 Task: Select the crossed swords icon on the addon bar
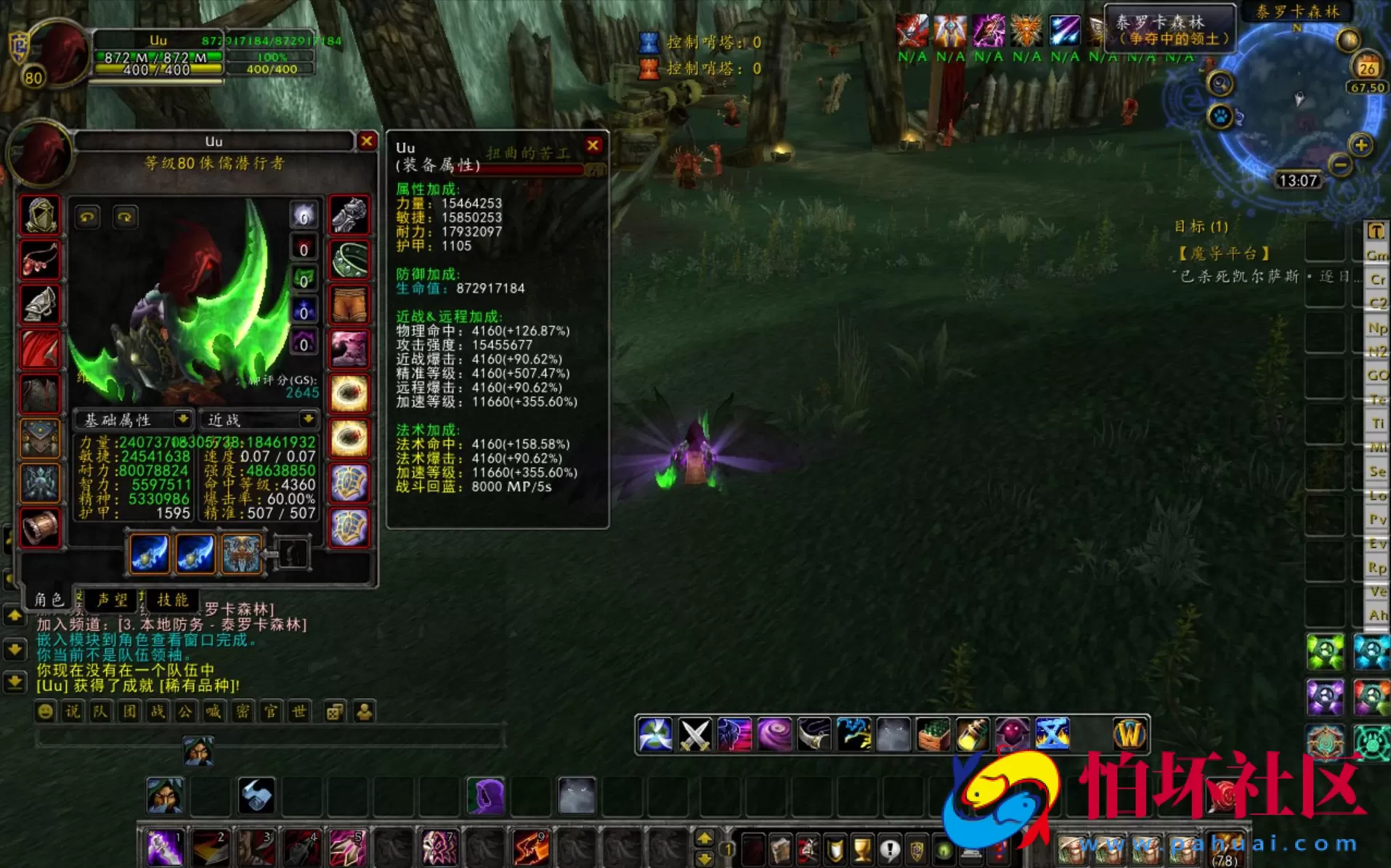point(696,735)
